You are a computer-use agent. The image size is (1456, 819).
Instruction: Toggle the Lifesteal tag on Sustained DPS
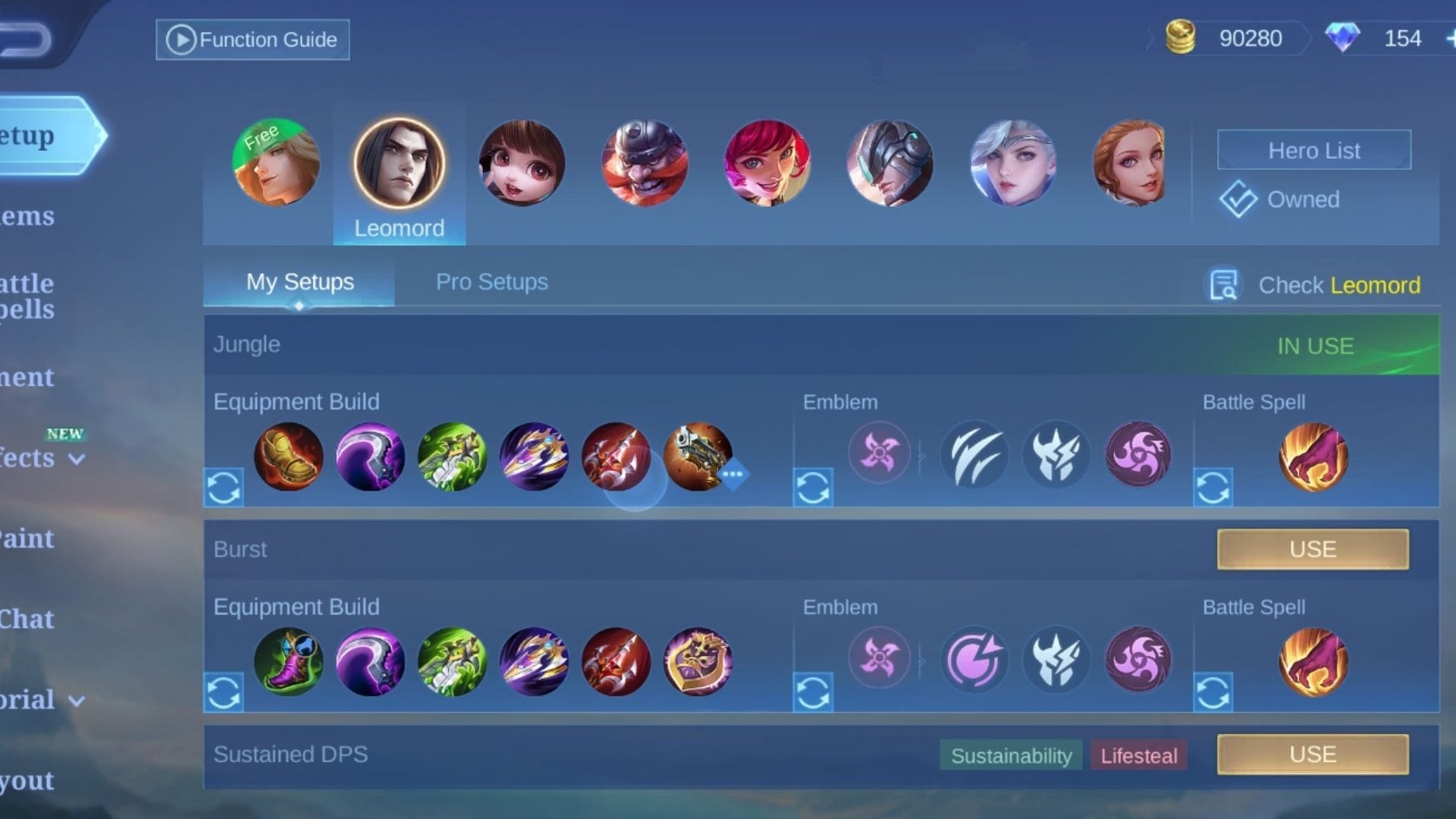[1138, 755]
